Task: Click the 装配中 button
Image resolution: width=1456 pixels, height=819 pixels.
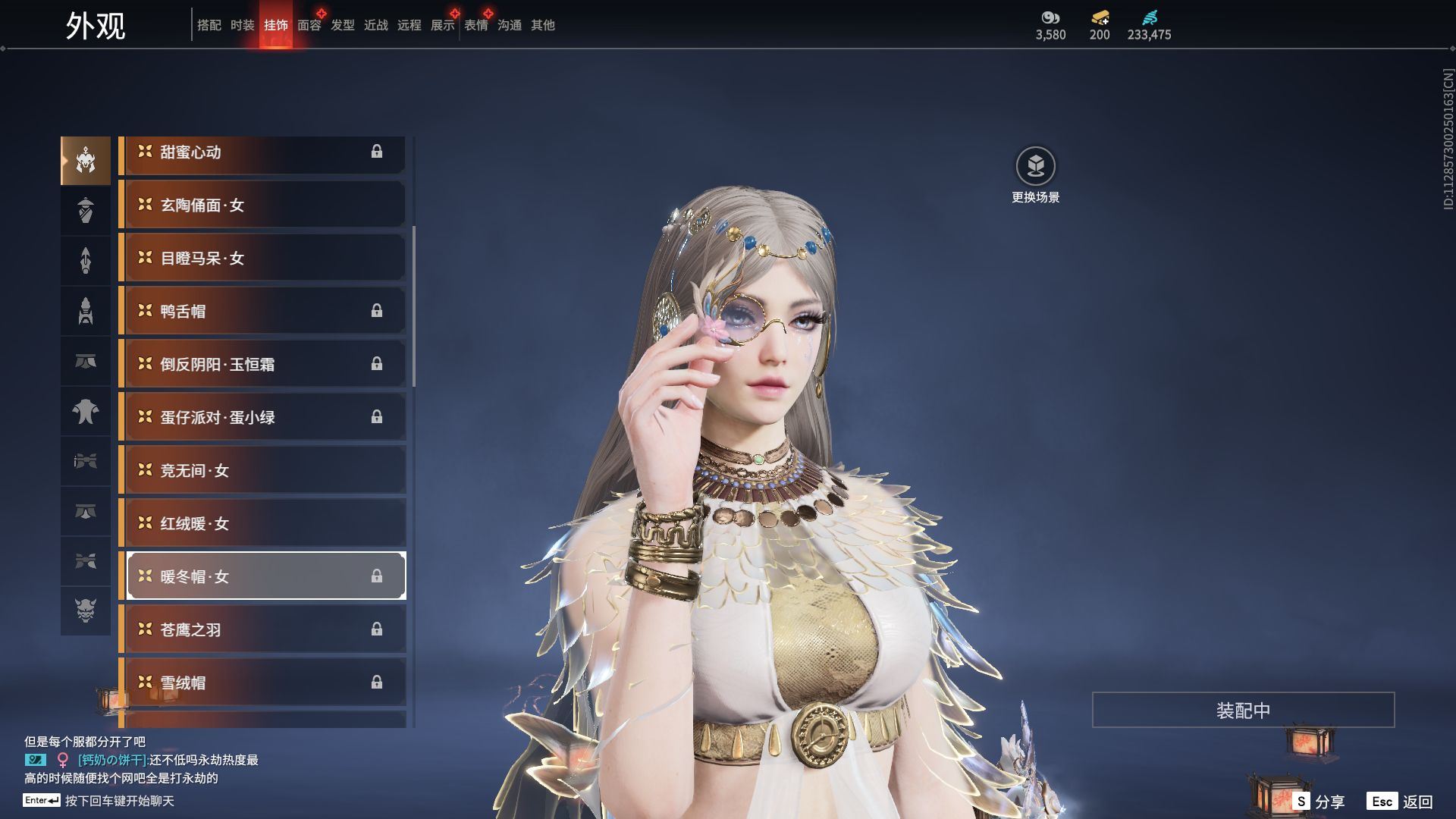Action: (x=1243, y=710)
